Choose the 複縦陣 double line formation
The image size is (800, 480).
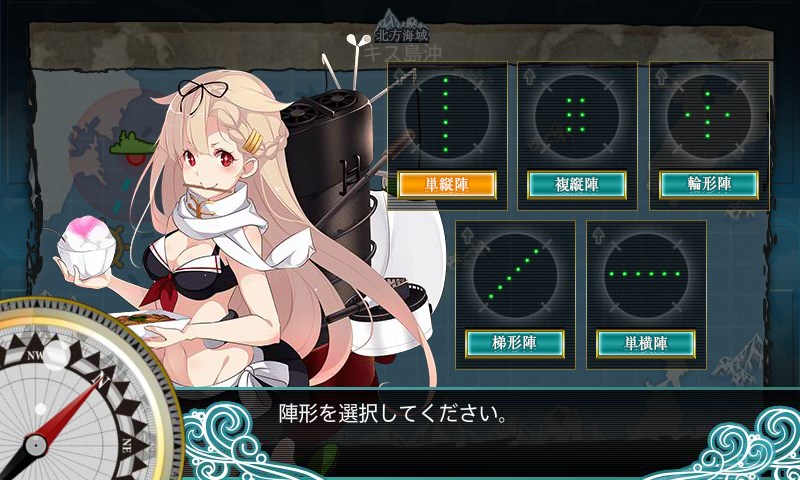coord(577,185)
